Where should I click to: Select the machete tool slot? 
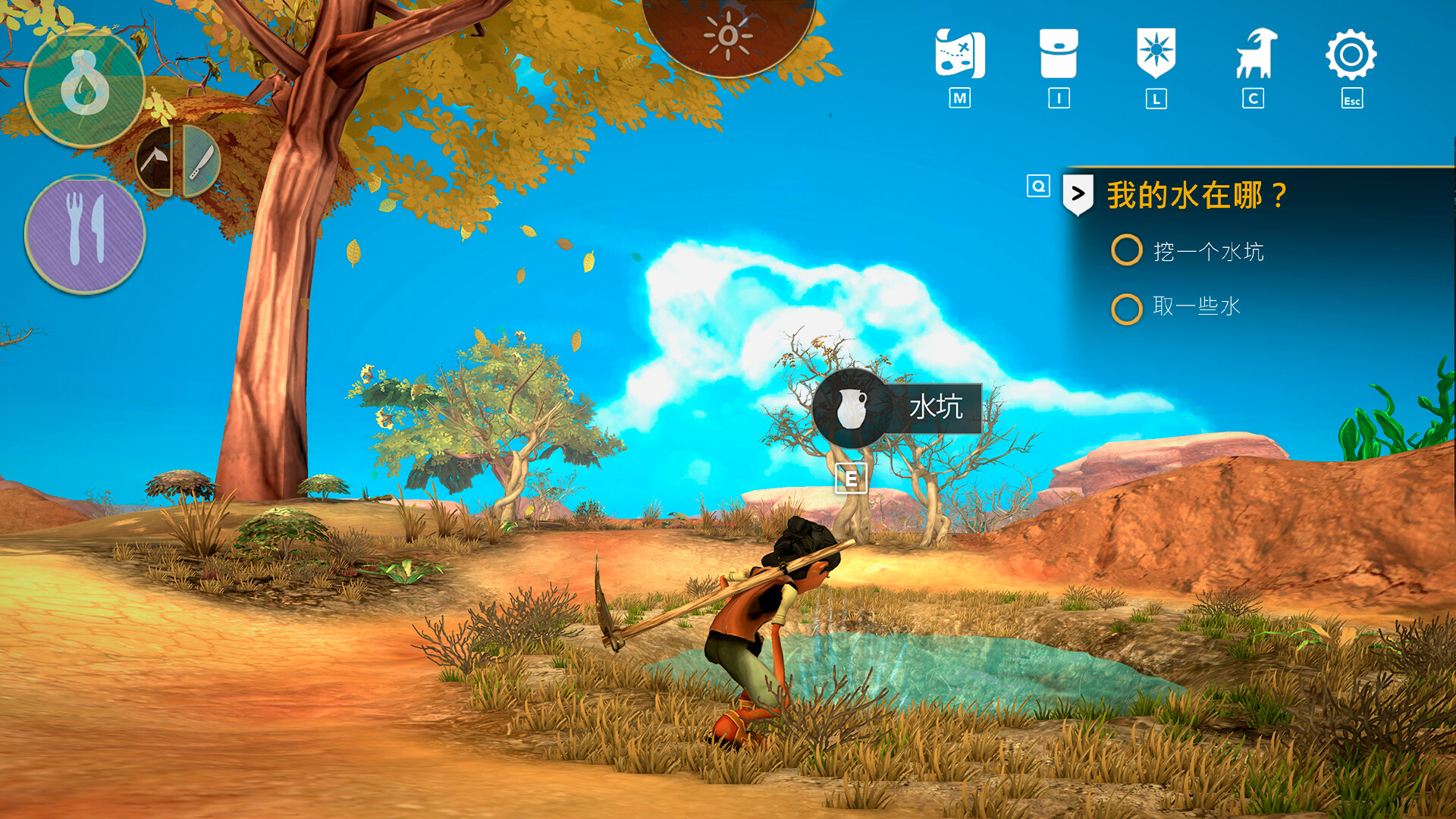tap(201, 162)
